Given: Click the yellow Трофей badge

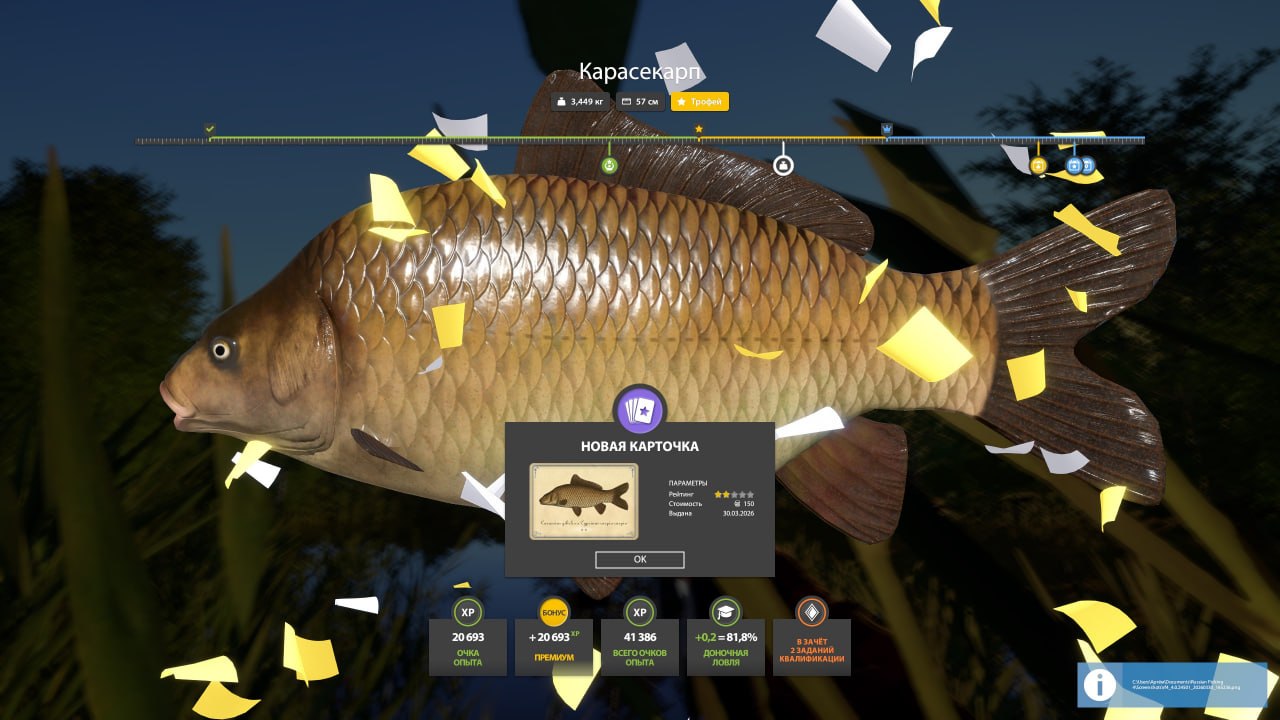Looking at the screenshot, I should pos(700,101).
